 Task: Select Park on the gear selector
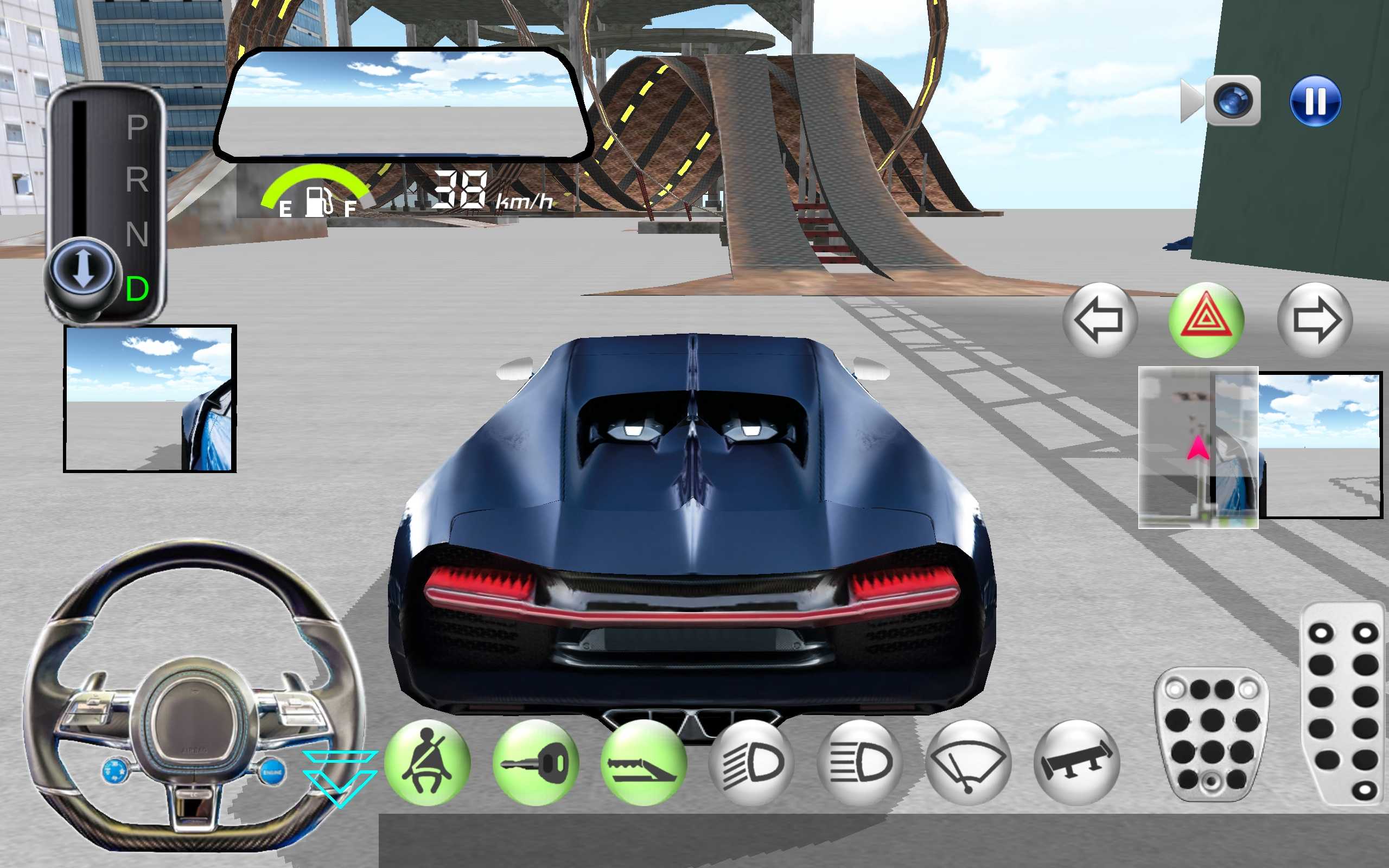click(137, 127)
